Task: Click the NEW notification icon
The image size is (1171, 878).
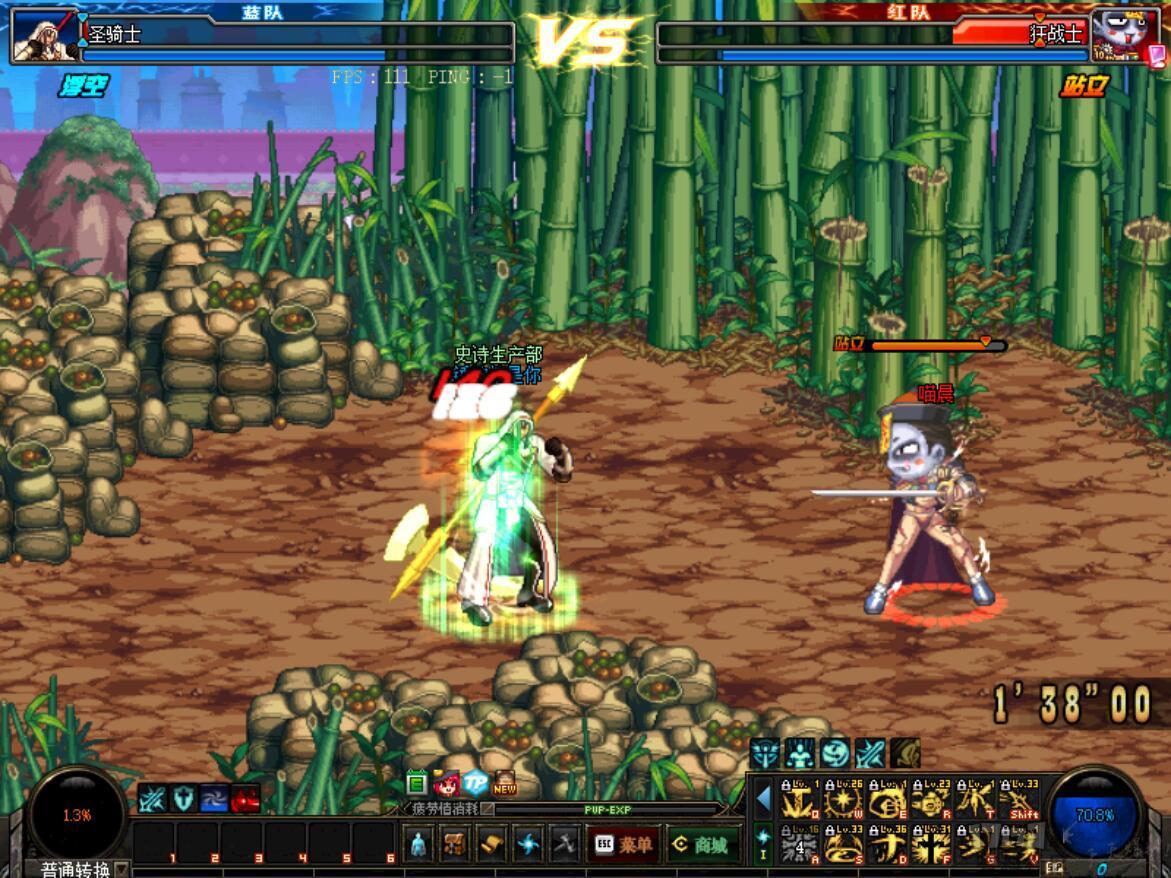Action: (x=505, y=784)
